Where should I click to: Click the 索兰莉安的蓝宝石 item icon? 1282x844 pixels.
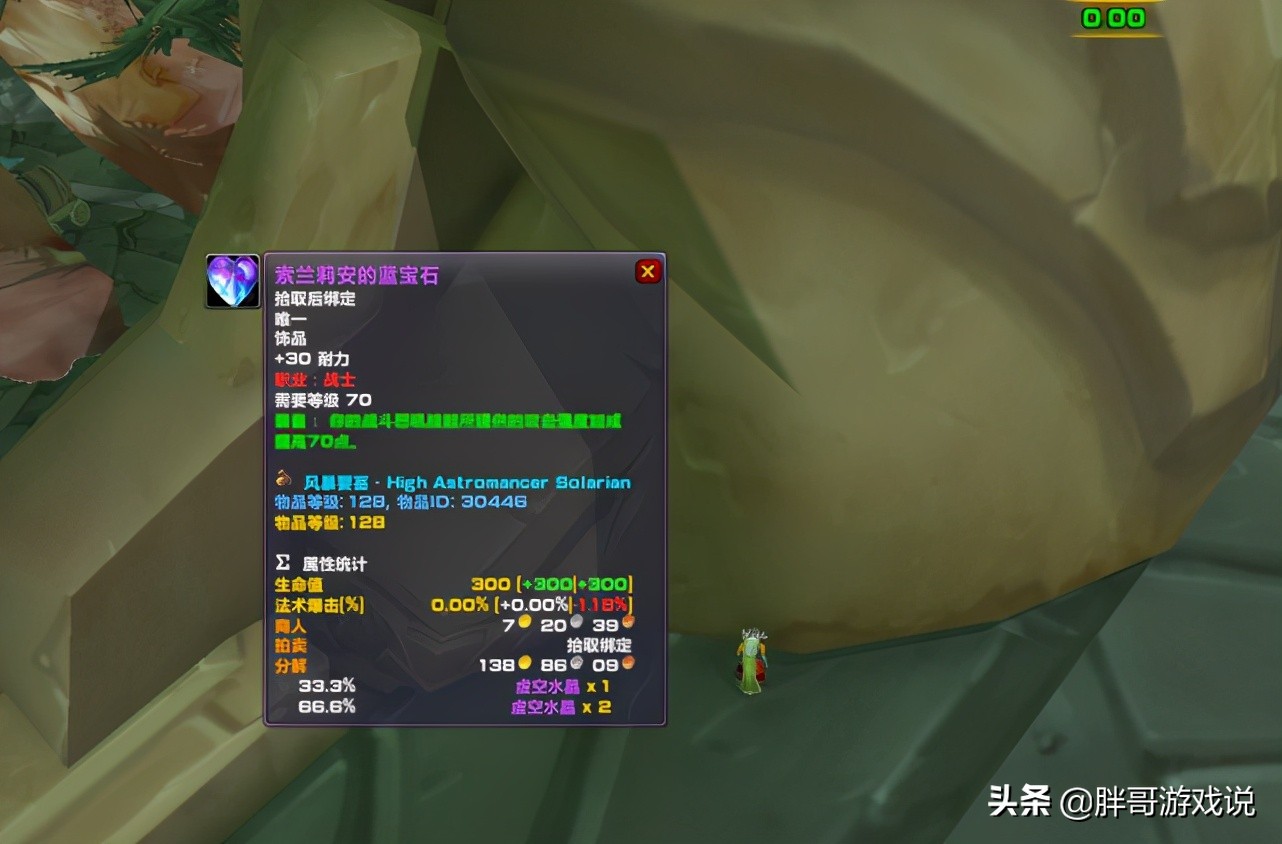coord(232,281)
